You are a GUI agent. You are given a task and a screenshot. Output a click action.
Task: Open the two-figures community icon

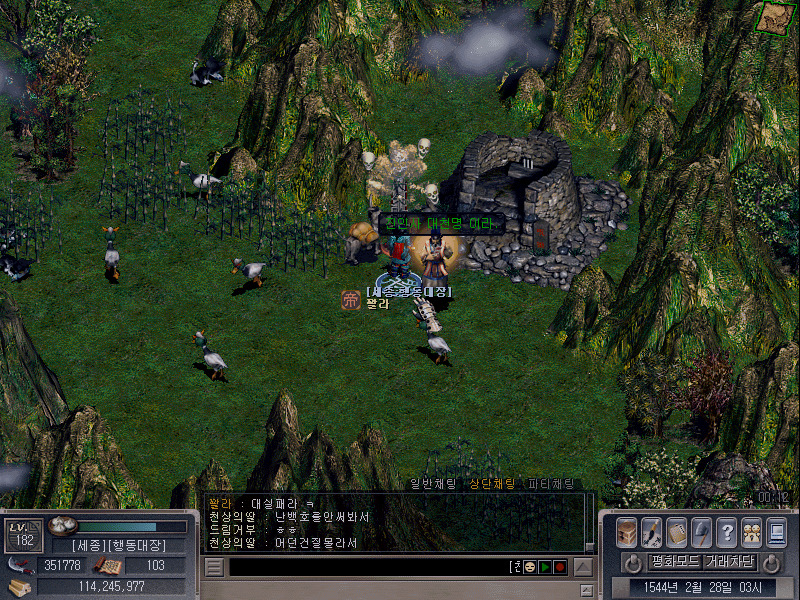pos(751,531)
